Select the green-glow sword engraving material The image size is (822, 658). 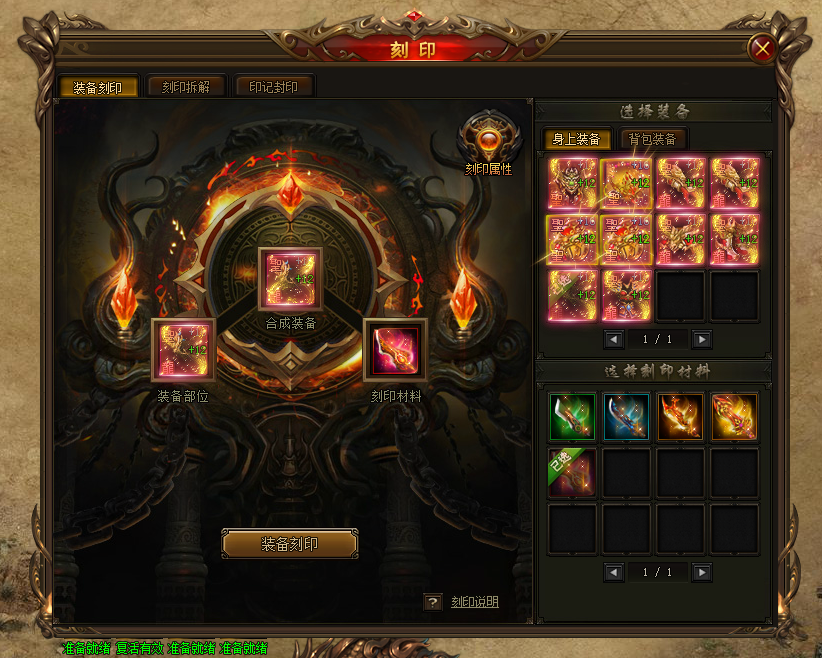click(x=572, y=417)
